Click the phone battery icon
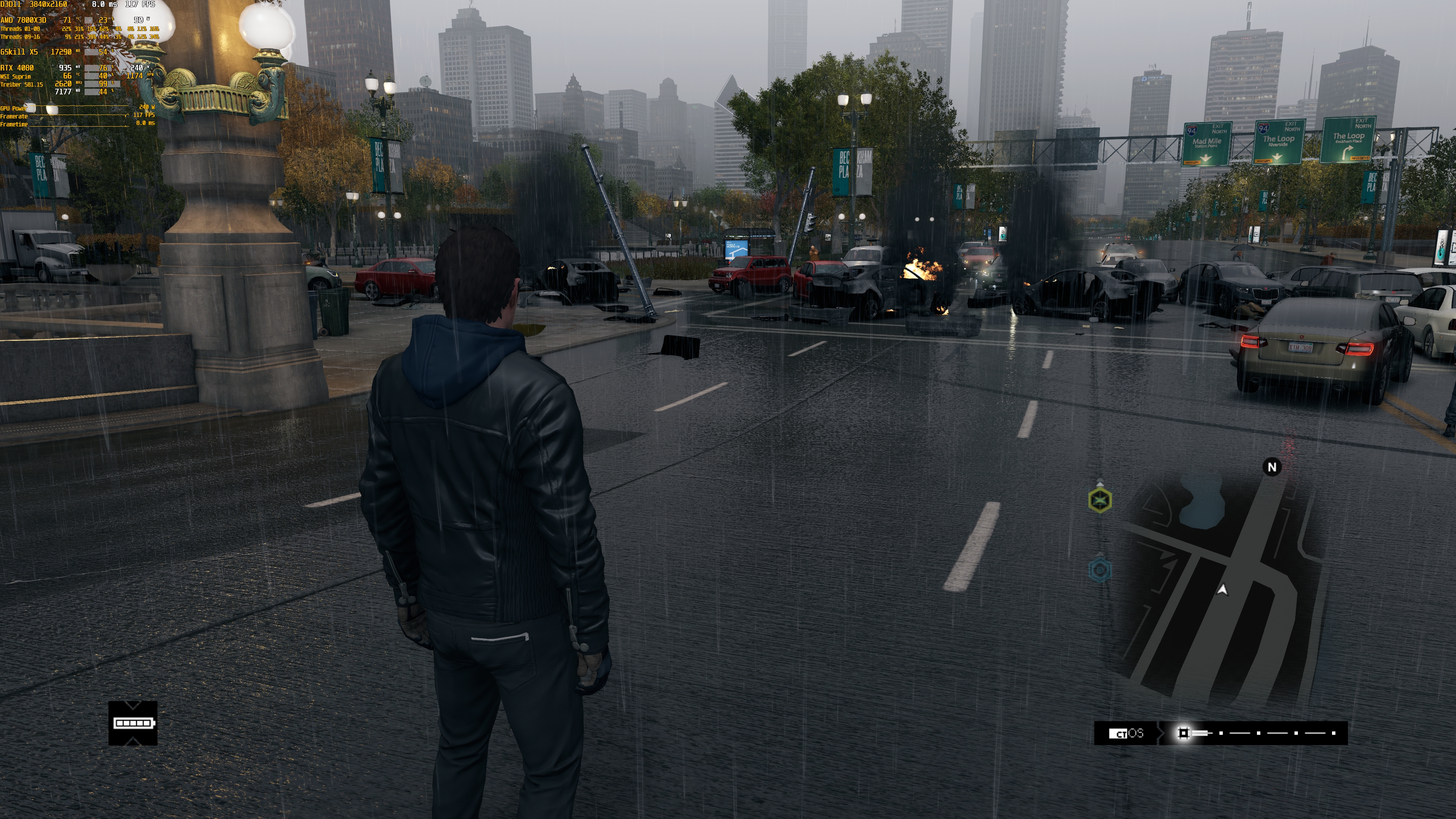 (133, 723)
